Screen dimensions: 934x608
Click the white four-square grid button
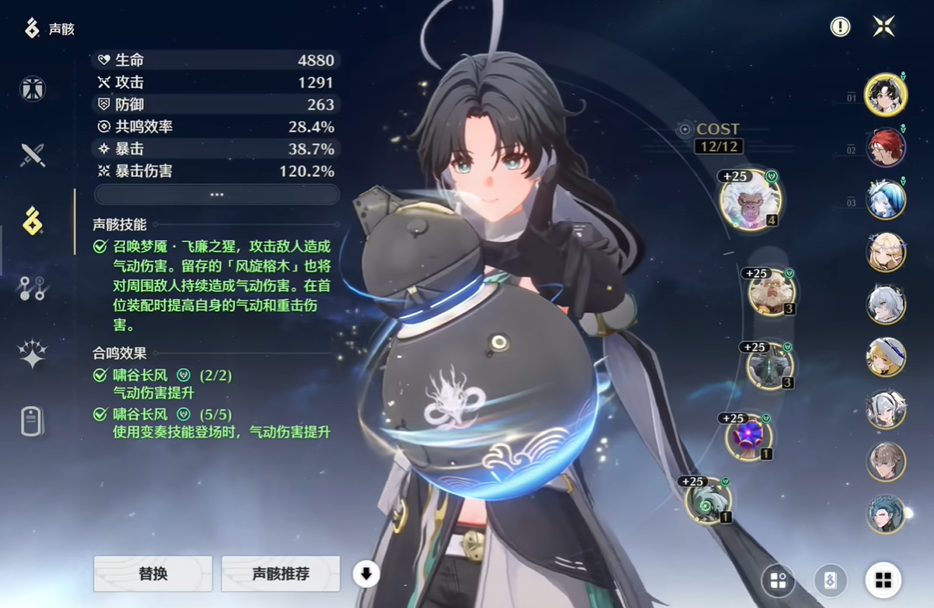click(883, 580)
